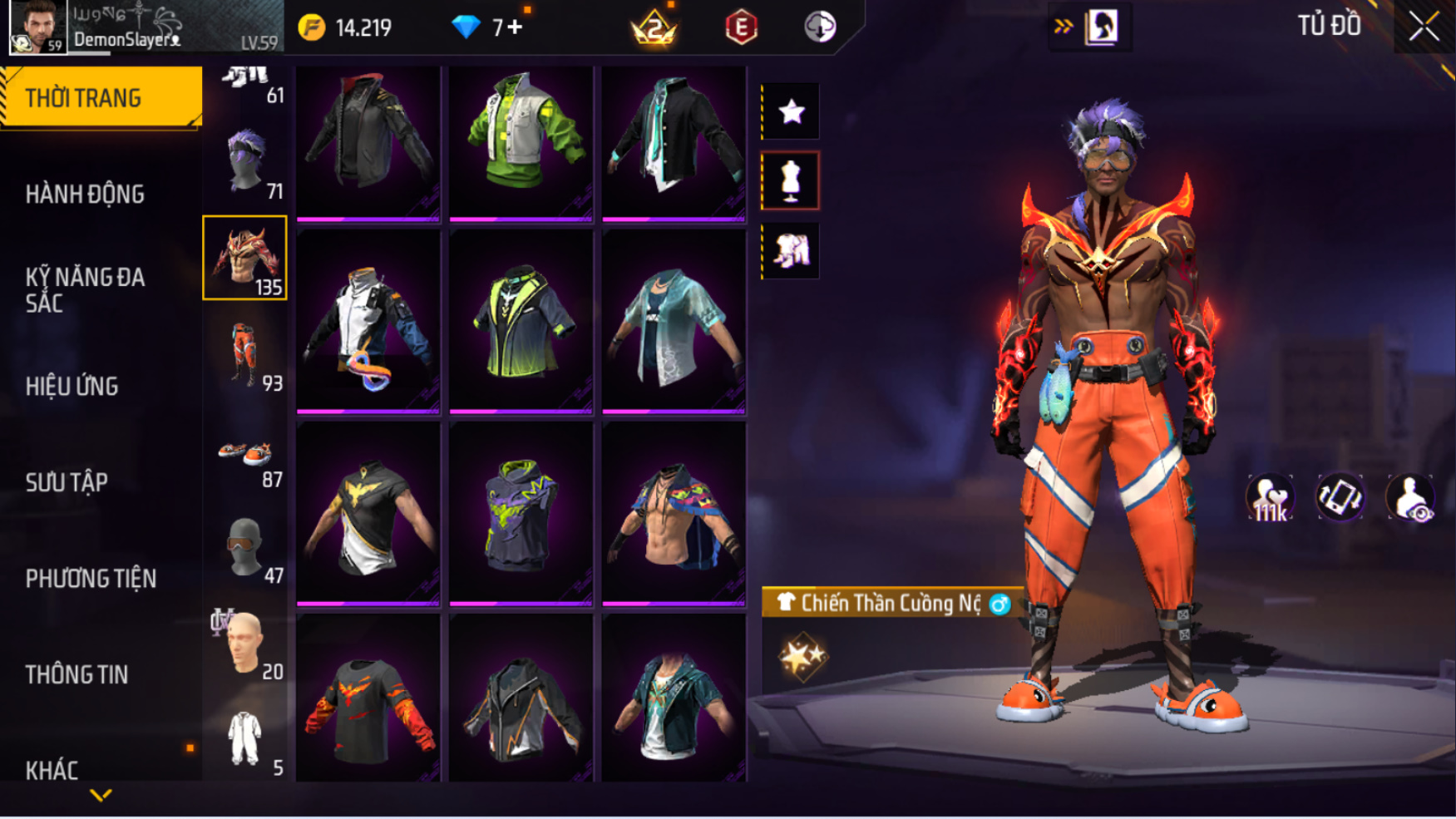Select the Khác menu entry
The height and width of the screenshot is (819, 1456).
[52, 770]
